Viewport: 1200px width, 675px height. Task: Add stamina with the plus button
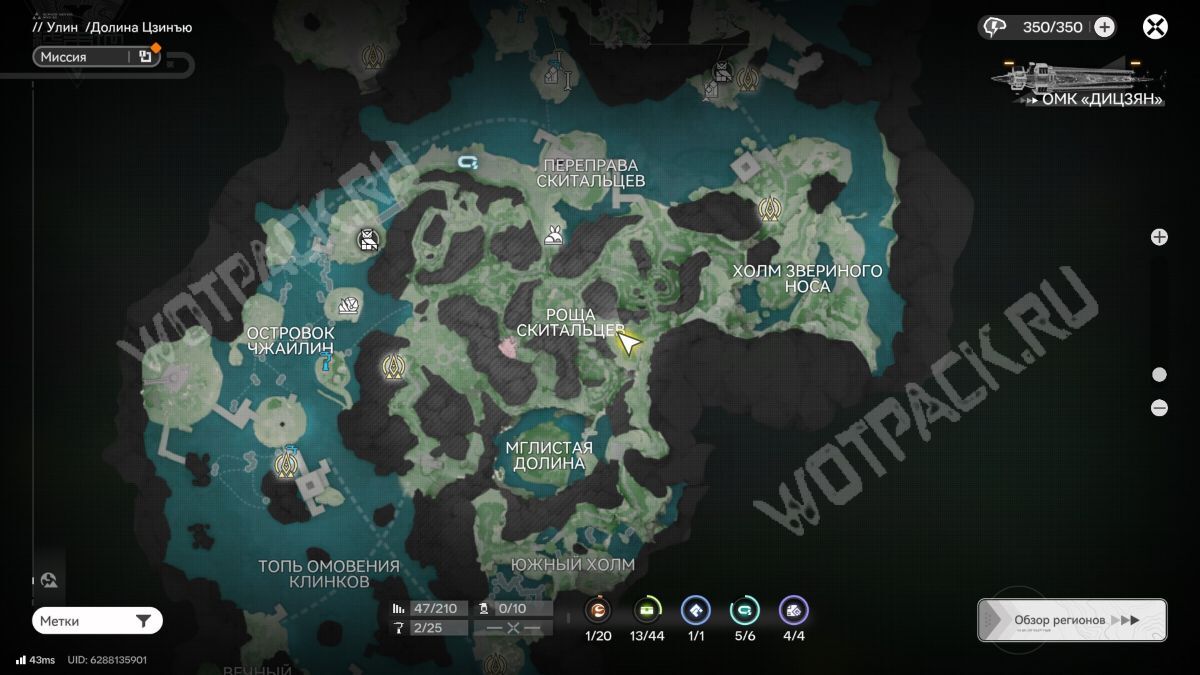(x=1104, y=27)
